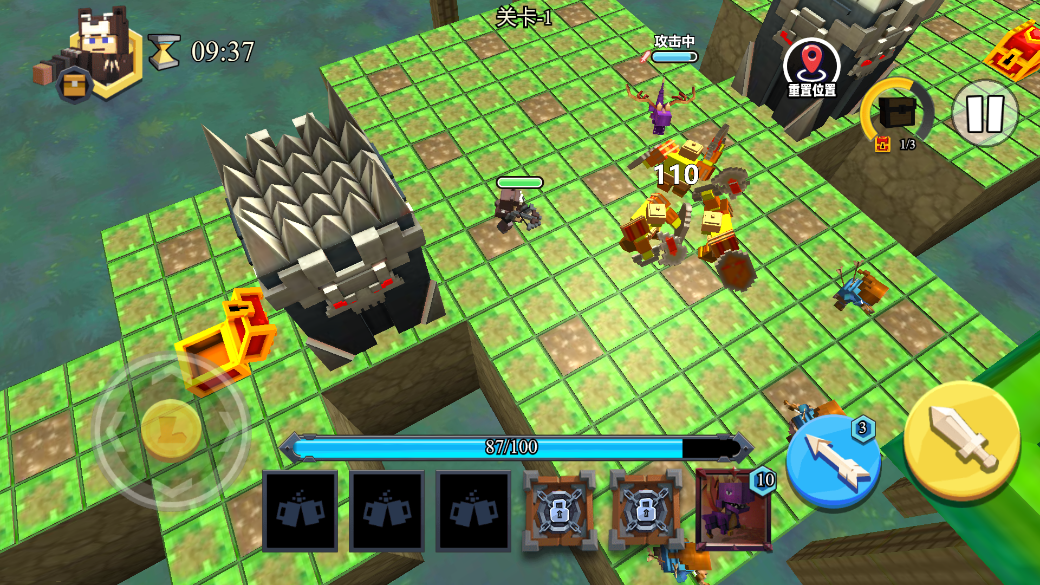
Task: Select the purple wizard summon card
Action: pos(733,509)
